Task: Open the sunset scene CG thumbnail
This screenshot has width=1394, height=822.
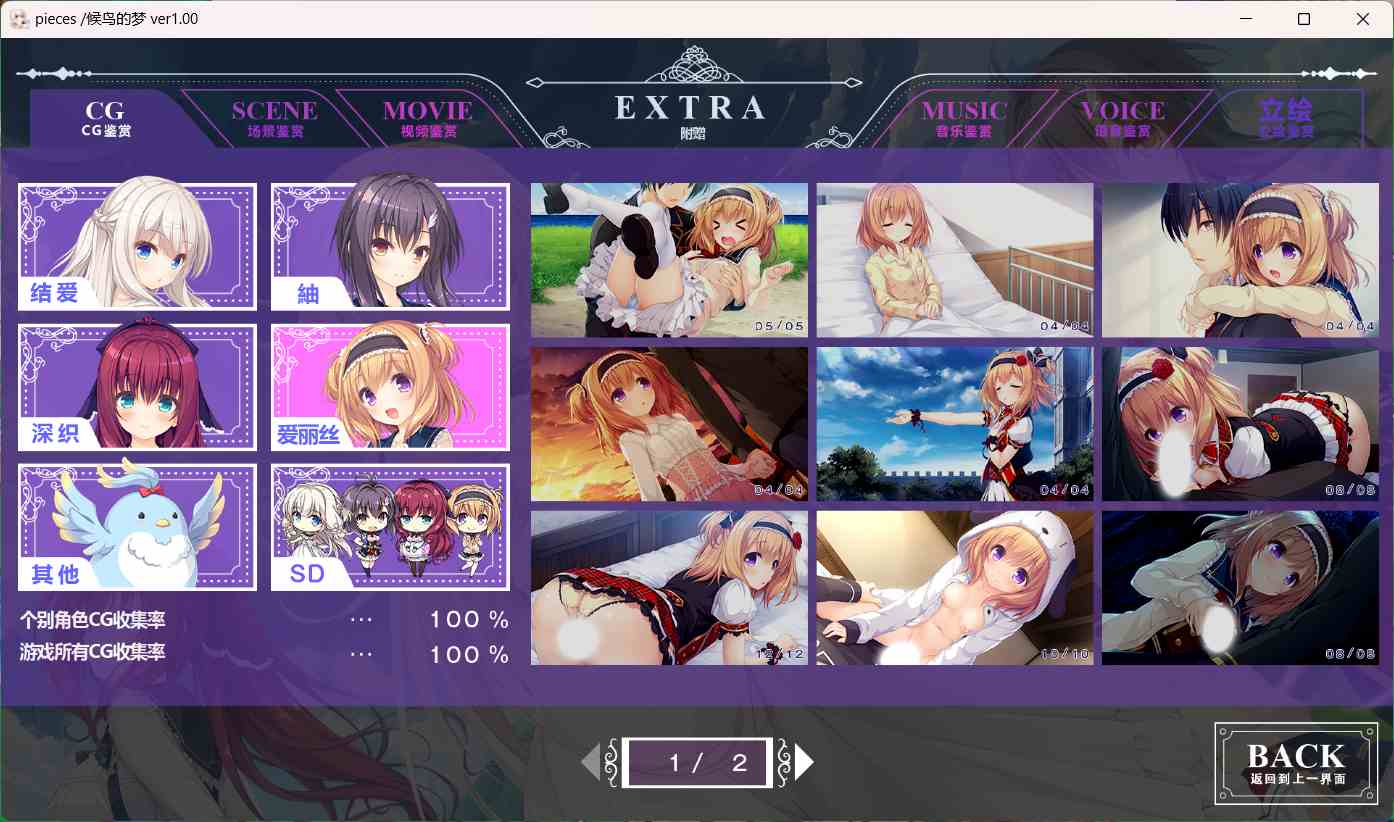Action: [x=669, y=423]
